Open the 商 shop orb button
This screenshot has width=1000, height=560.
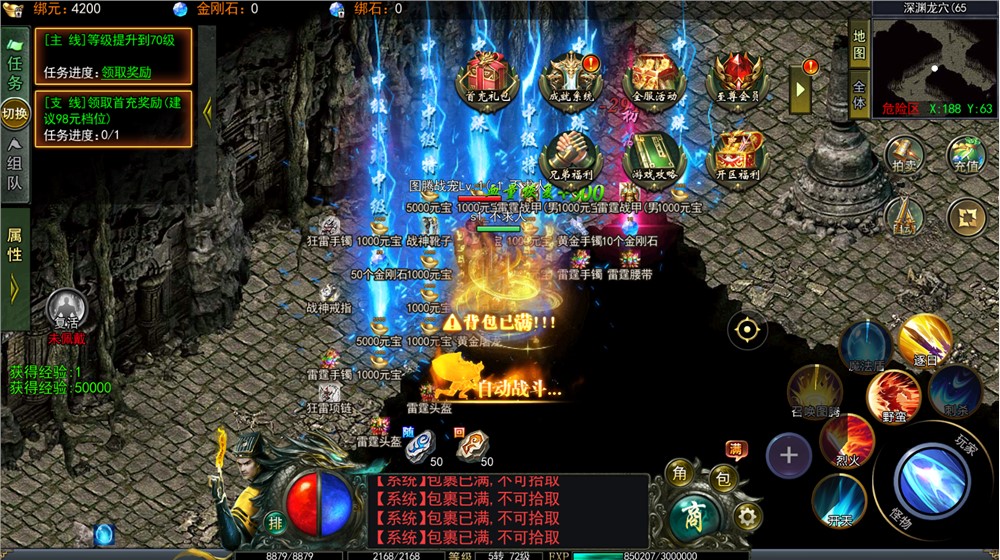tap(690, 516)
